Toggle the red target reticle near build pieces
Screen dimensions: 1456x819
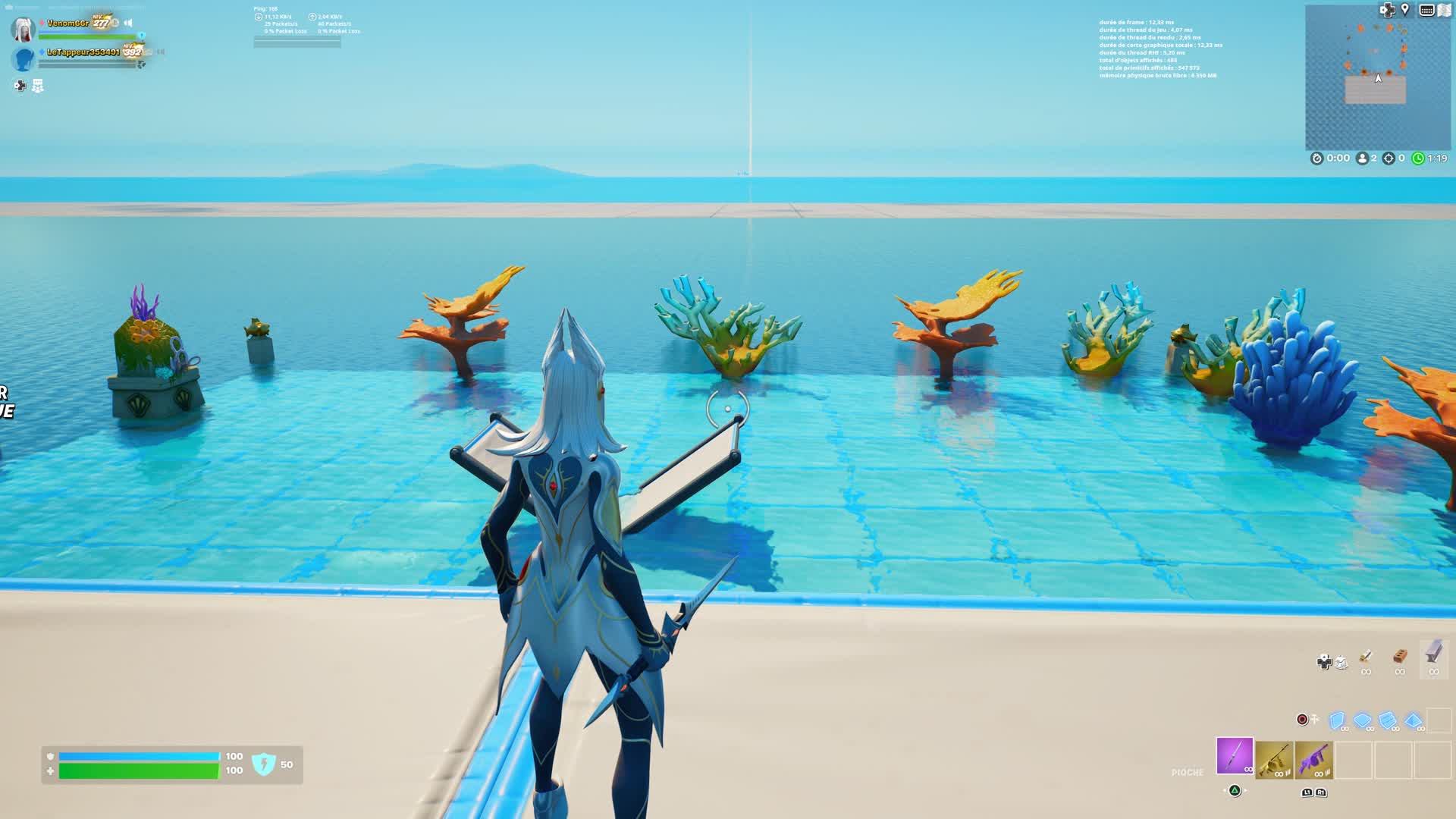tap(1302, 720)
